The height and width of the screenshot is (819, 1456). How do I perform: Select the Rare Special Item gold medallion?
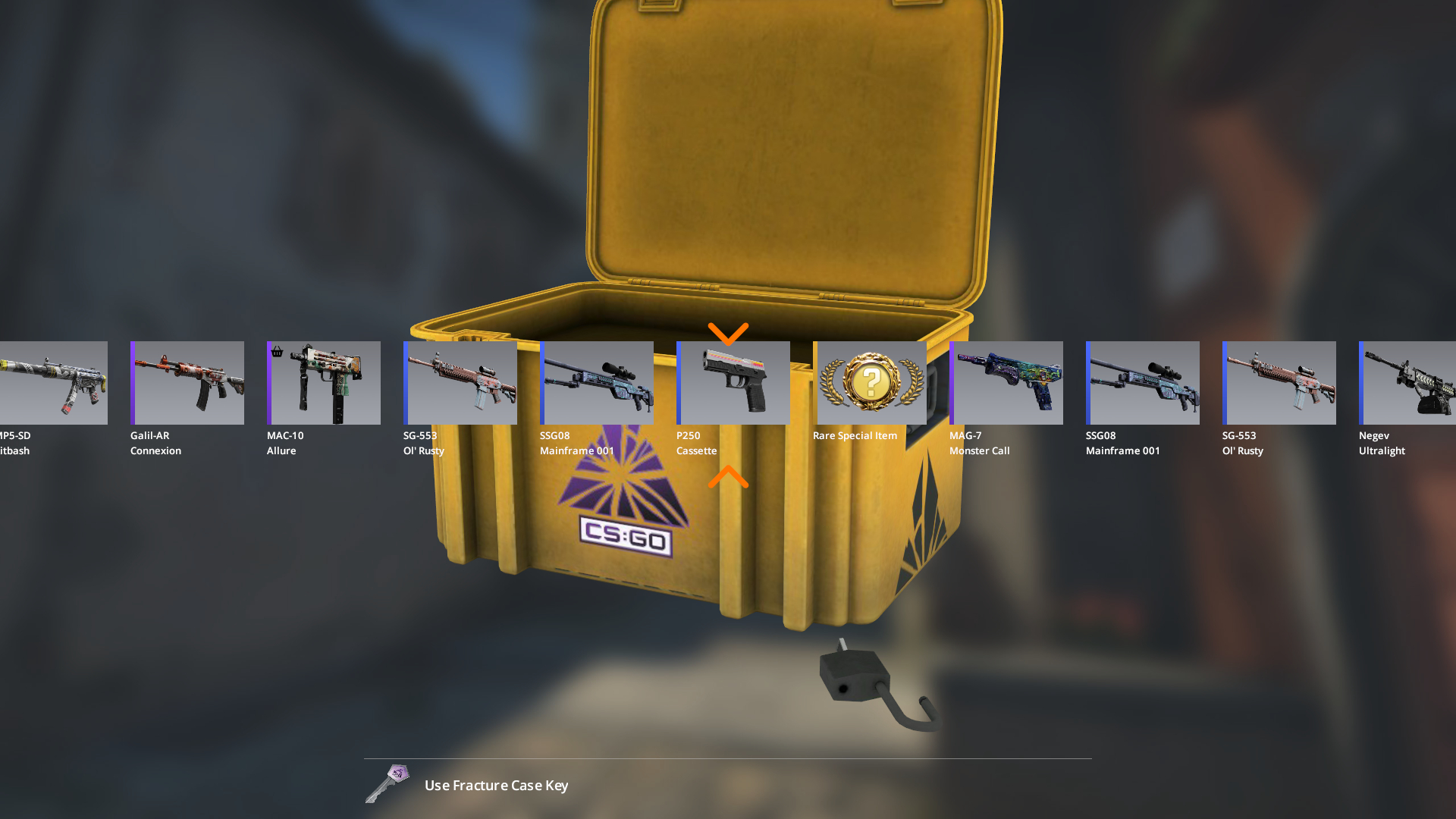point(871,382)
